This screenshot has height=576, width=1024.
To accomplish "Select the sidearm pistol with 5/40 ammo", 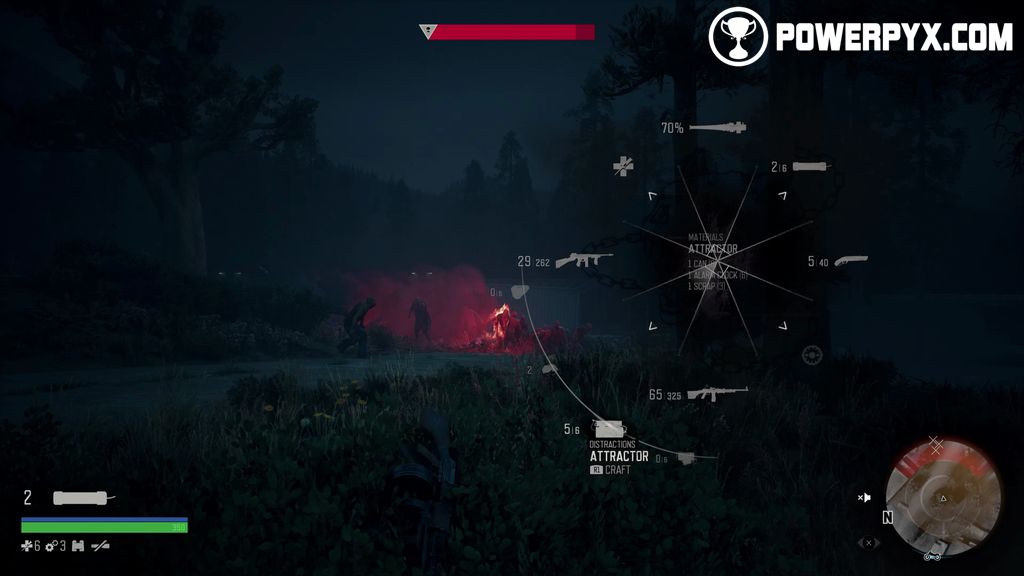I will coord(849,261).
